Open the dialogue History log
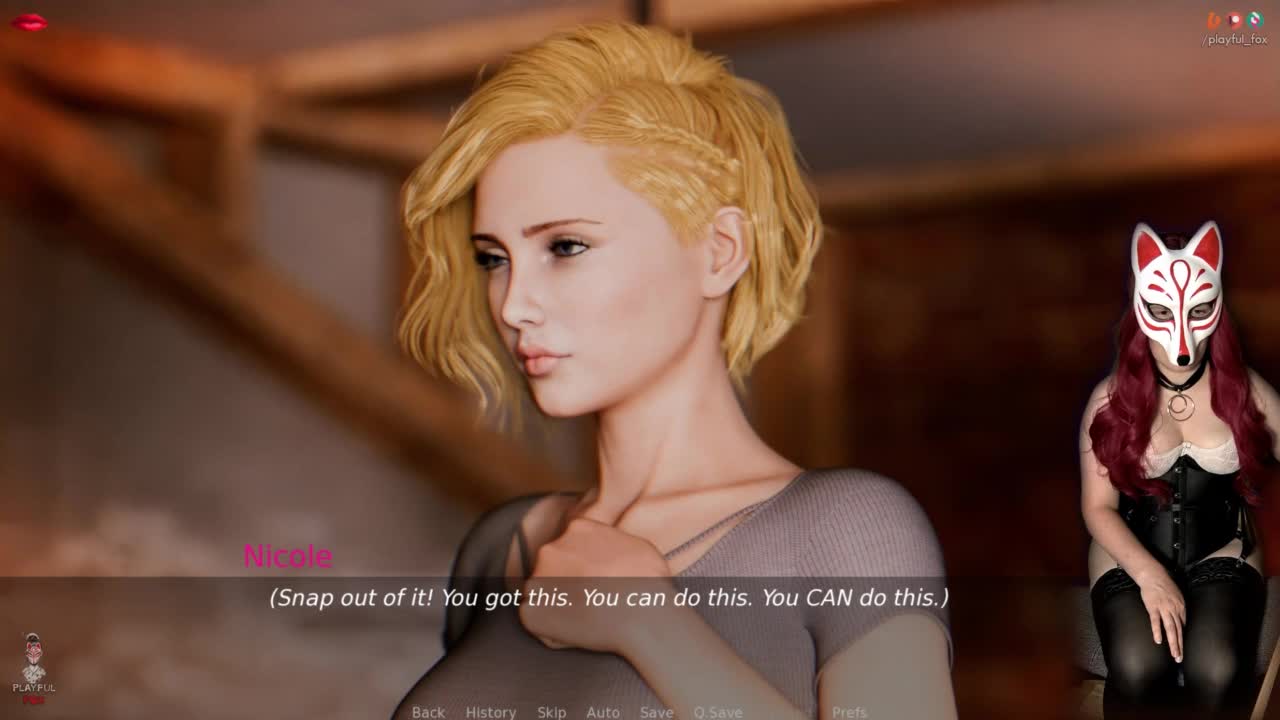The height and width of the screenshot is (720, 1280). (490, 712)
